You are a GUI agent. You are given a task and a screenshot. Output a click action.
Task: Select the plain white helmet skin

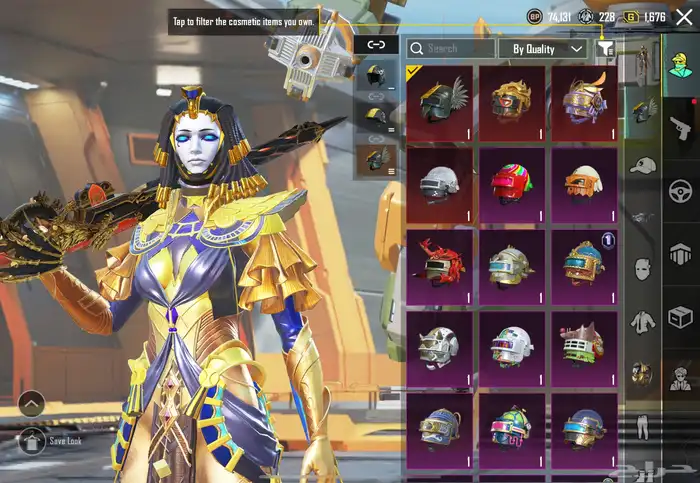coord(440,183)
